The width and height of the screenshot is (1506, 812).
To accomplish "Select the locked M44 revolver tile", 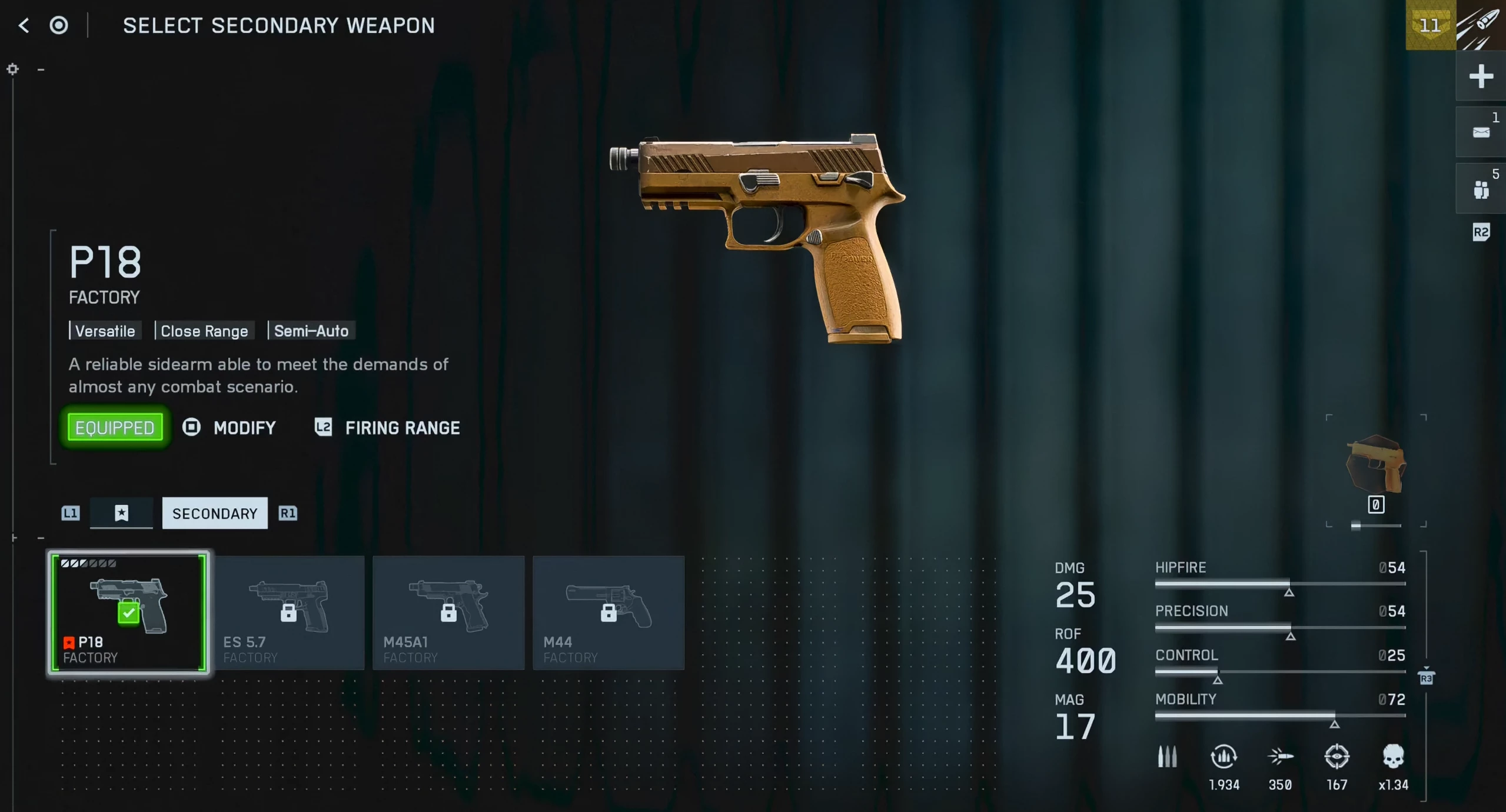I will pos(609,613).
